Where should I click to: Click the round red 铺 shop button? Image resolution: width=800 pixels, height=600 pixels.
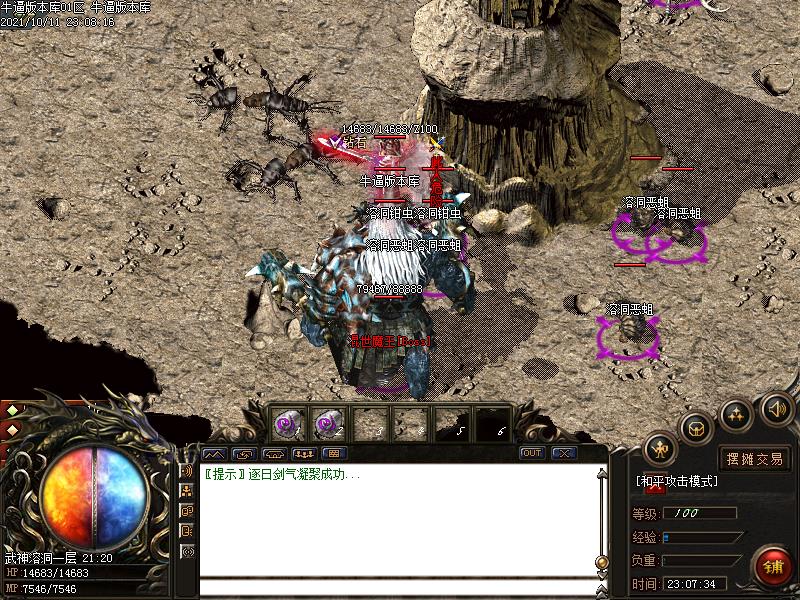tap(773, 565)
